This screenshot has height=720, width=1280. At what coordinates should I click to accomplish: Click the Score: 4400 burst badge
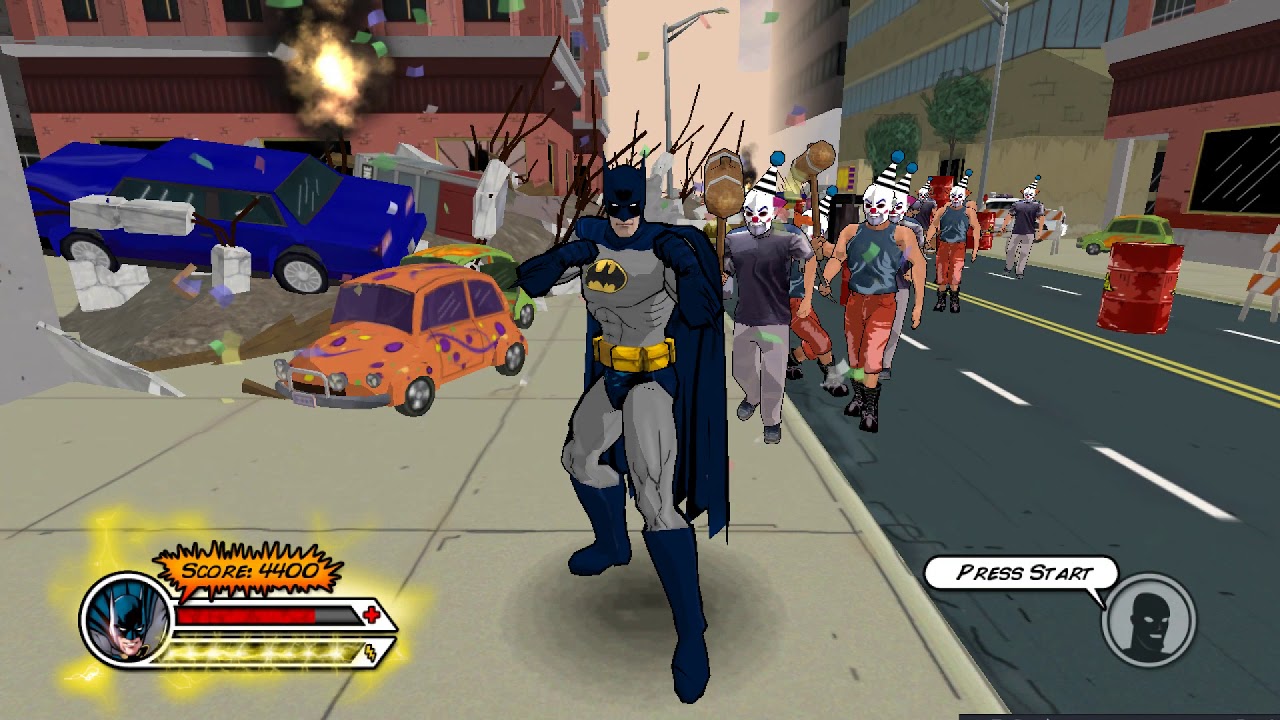point(247,570)
